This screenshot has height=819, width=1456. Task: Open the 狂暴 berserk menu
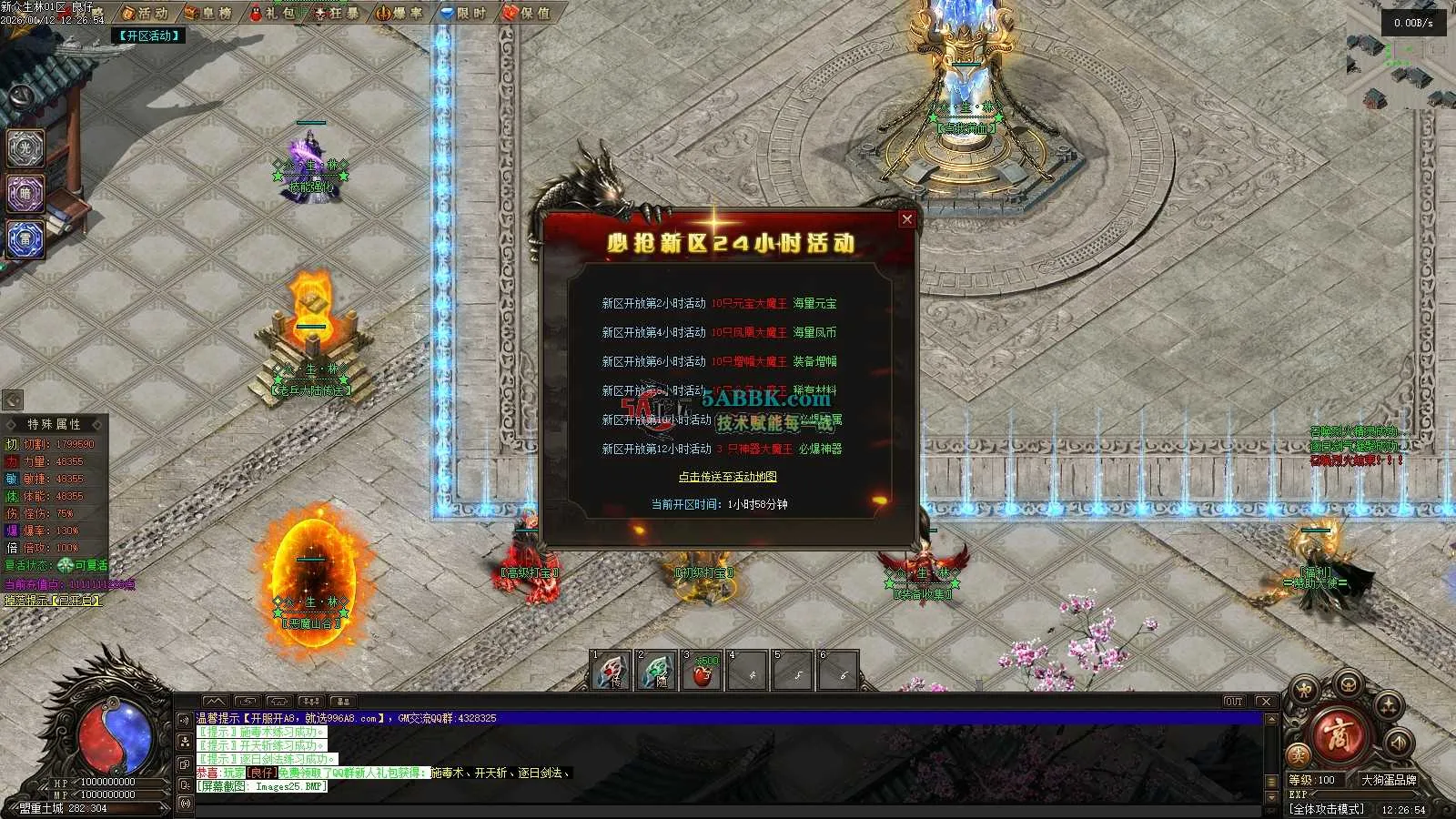tap(337, 13)
